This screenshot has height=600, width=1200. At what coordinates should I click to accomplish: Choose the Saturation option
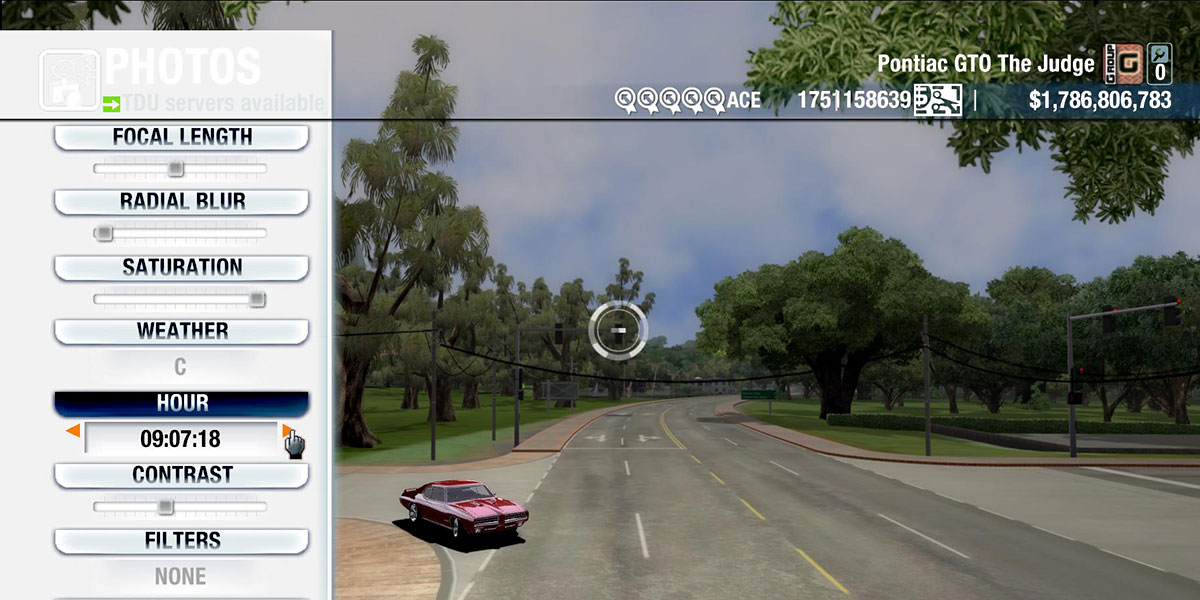(181, 267)
